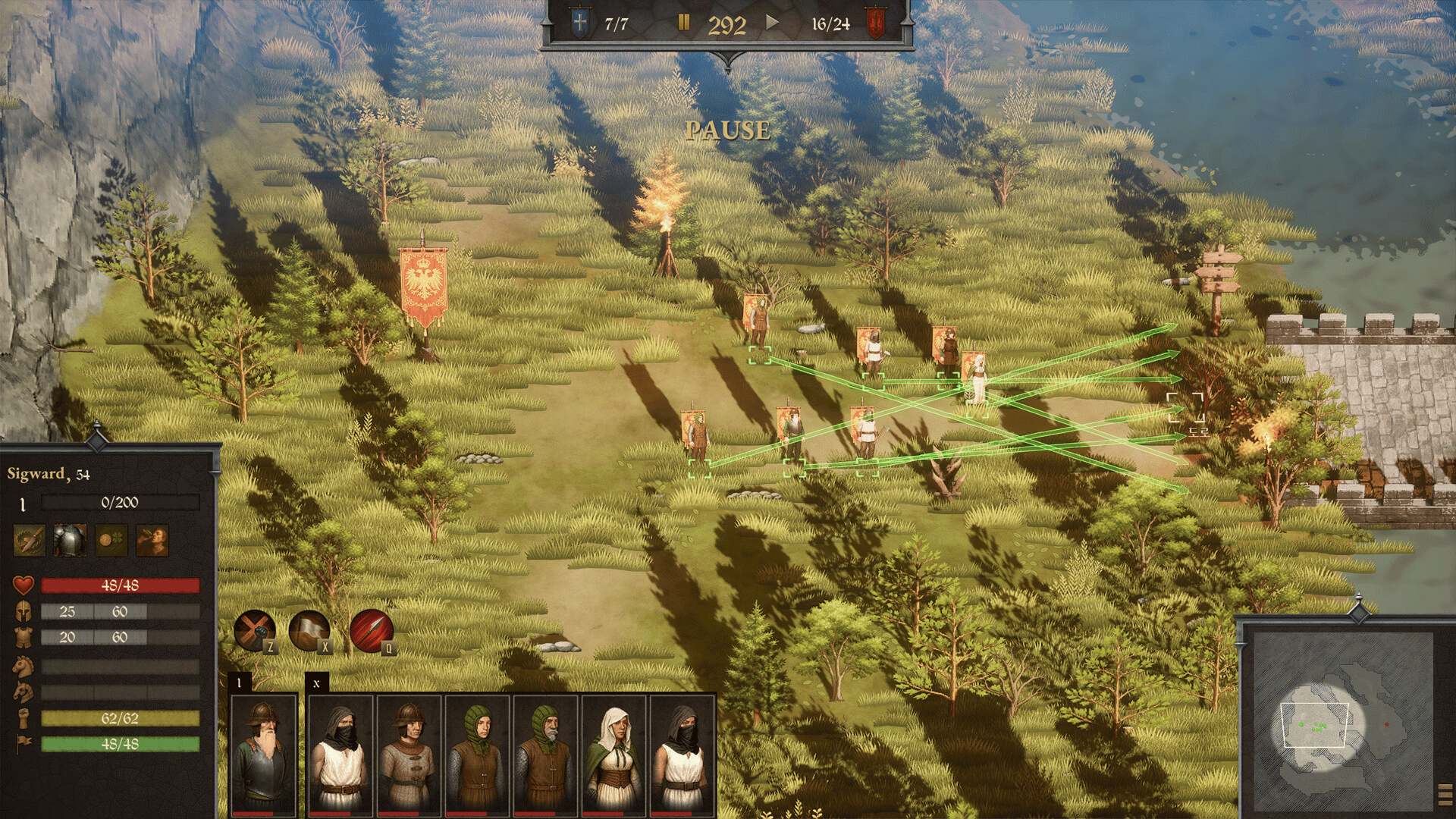Select the green-hooded grey-bearded man portrait
The height and width of the screenshot is (819, 1456).
pos(546,753)
